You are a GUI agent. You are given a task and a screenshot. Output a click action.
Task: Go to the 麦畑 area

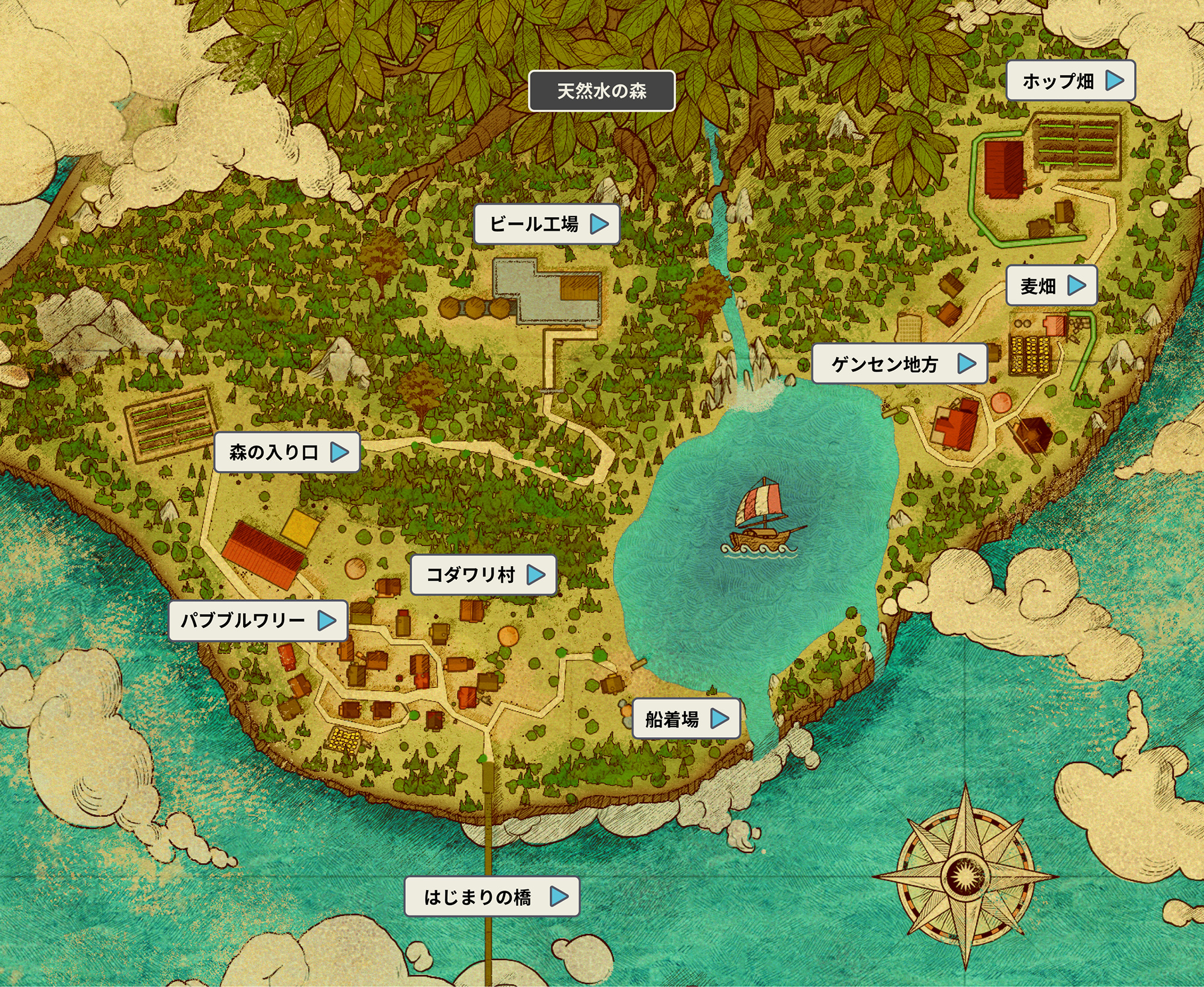(1051, 285)
